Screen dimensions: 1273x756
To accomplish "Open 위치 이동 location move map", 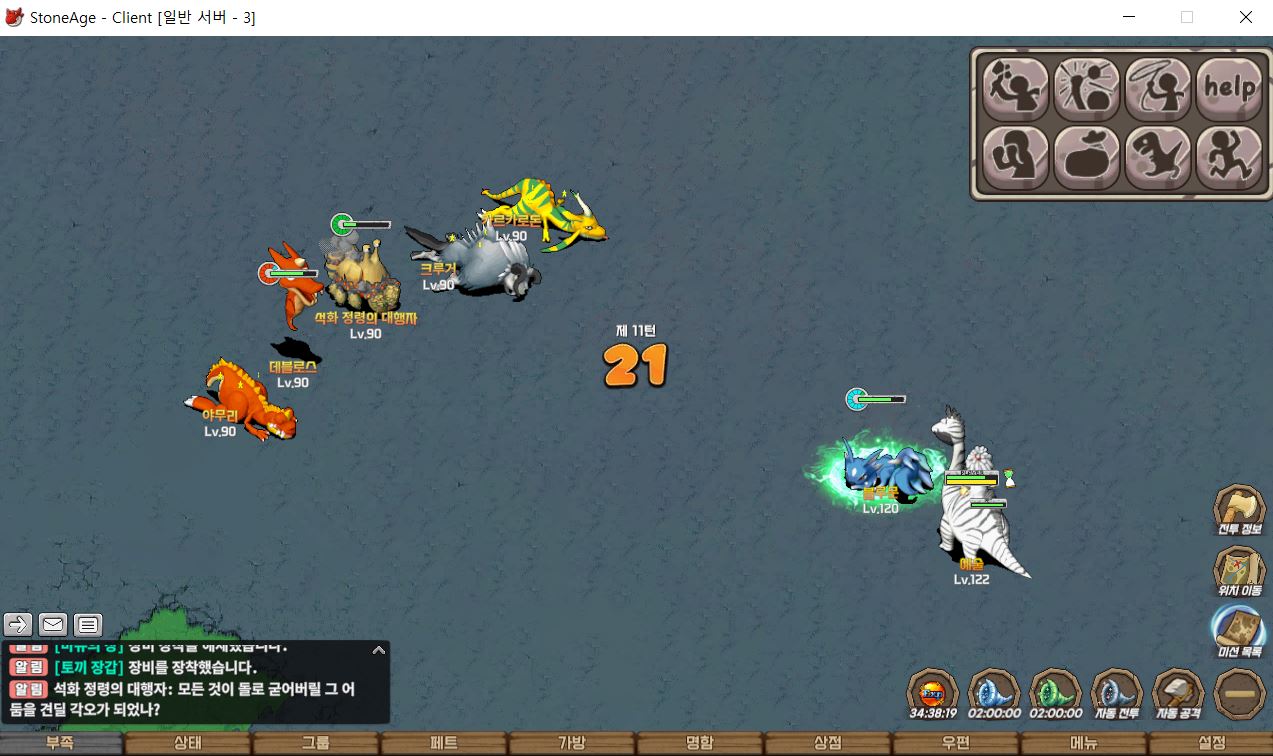I will point(1239,572).
